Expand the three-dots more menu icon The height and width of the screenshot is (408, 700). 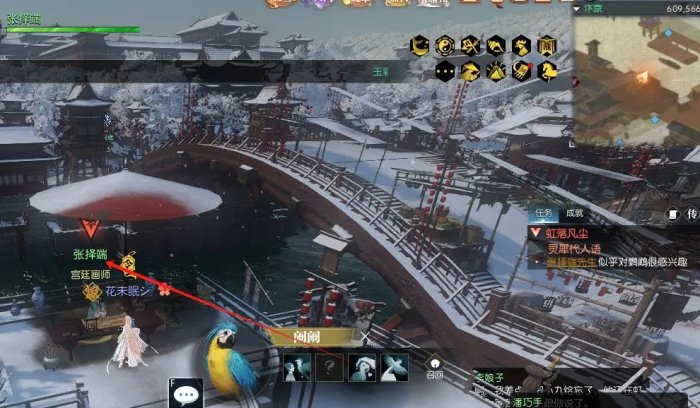tap(445, 71)
